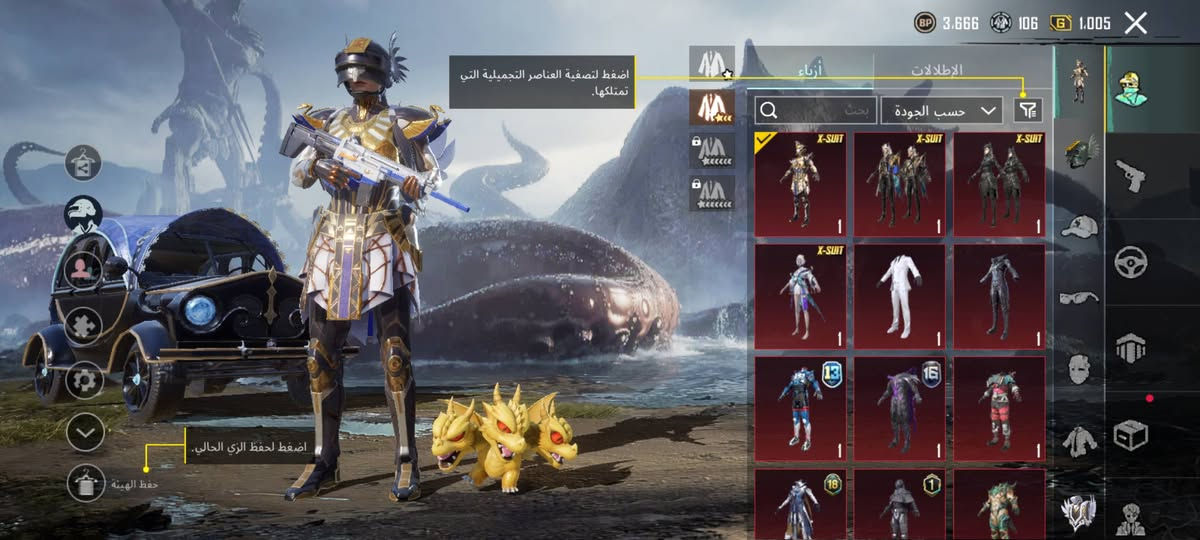Show the face mask subcategory
1200x540 pixels.
click(x=1079, y=368)
